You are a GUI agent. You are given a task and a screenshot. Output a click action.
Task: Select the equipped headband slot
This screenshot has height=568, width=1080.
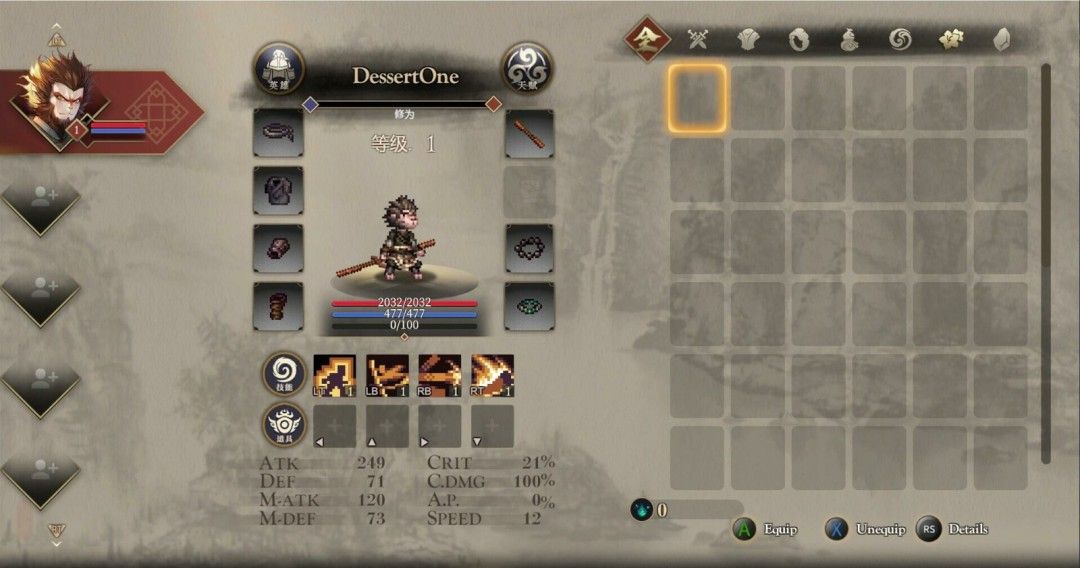coord(279,133)
